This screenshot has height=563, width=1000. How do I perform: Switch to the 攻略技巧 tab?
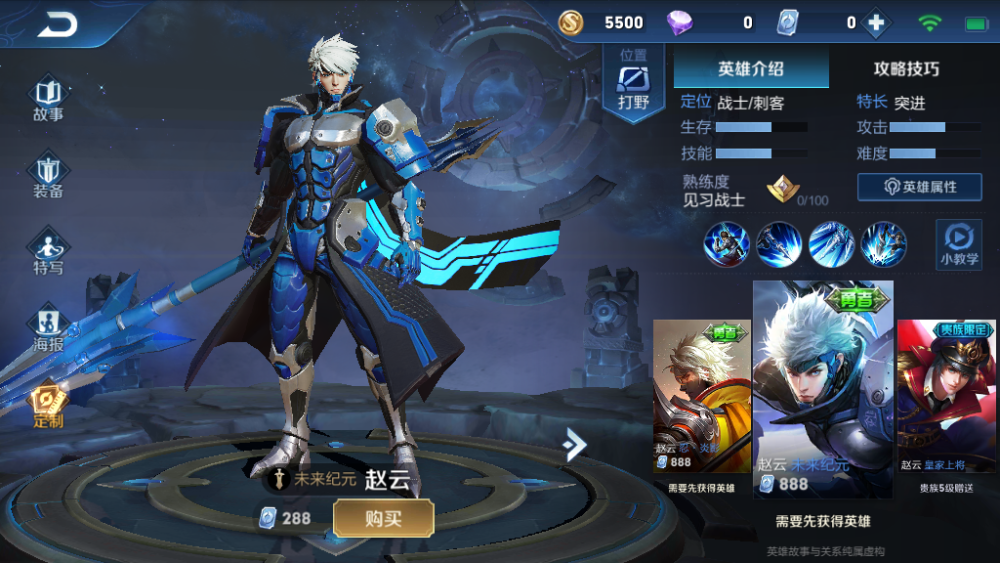click(x=906, y=69)
